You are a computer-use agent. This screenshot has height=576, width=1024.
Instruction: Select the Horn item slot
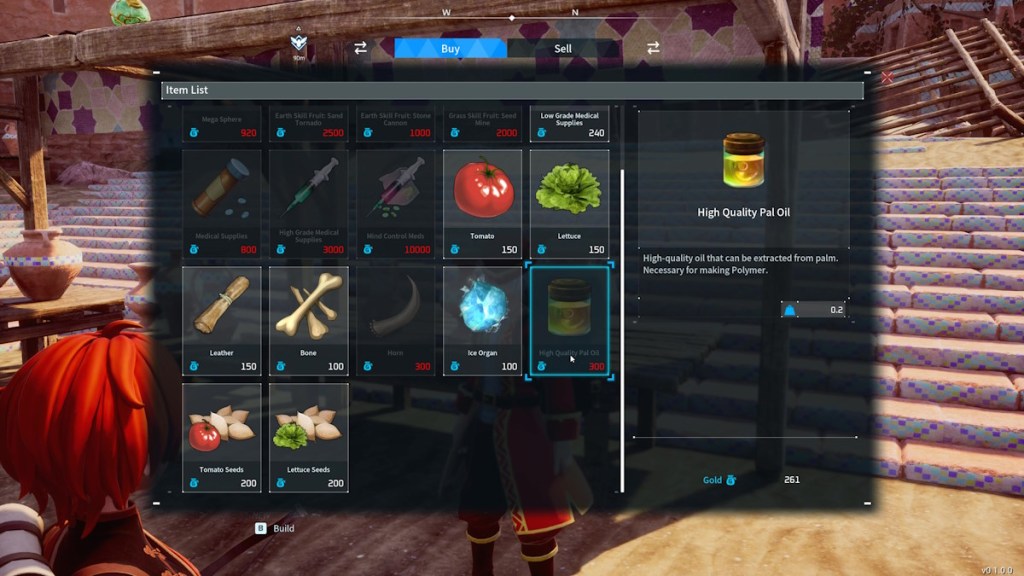pyautogui.click(x=396, y=320)
